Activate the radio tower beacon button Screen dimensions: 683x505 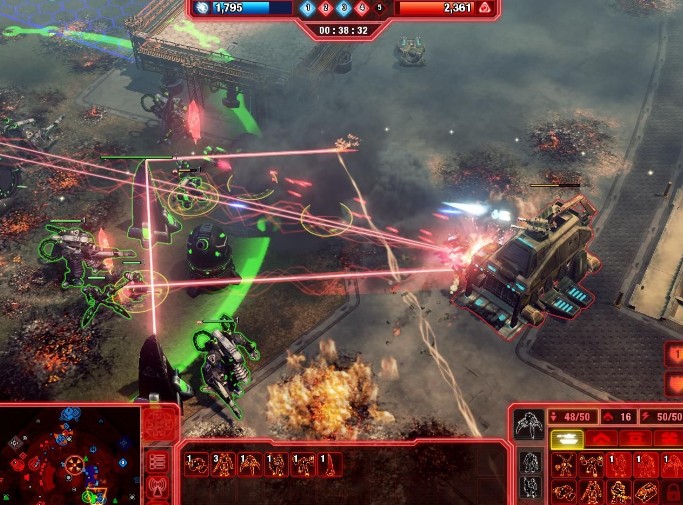click(157, 489)
